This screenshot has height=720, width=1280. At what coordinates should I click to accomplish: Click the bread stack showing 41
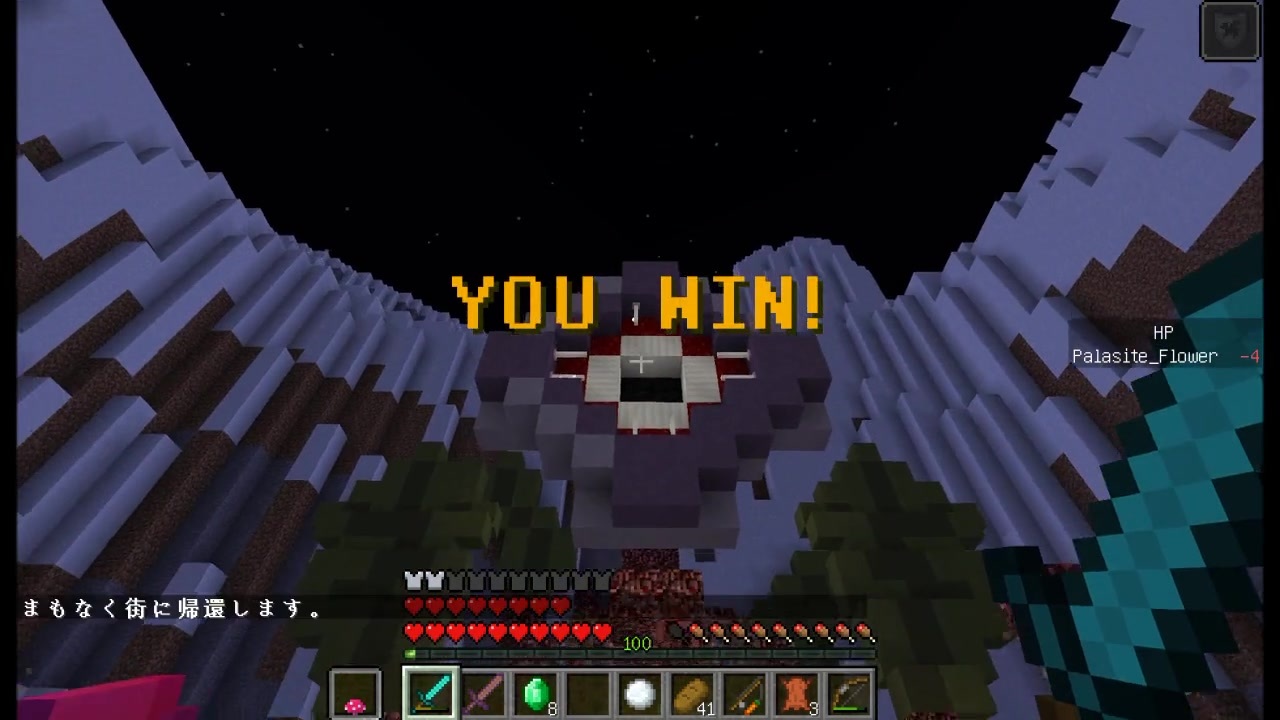pyautogui.click(x=692, y=692)
